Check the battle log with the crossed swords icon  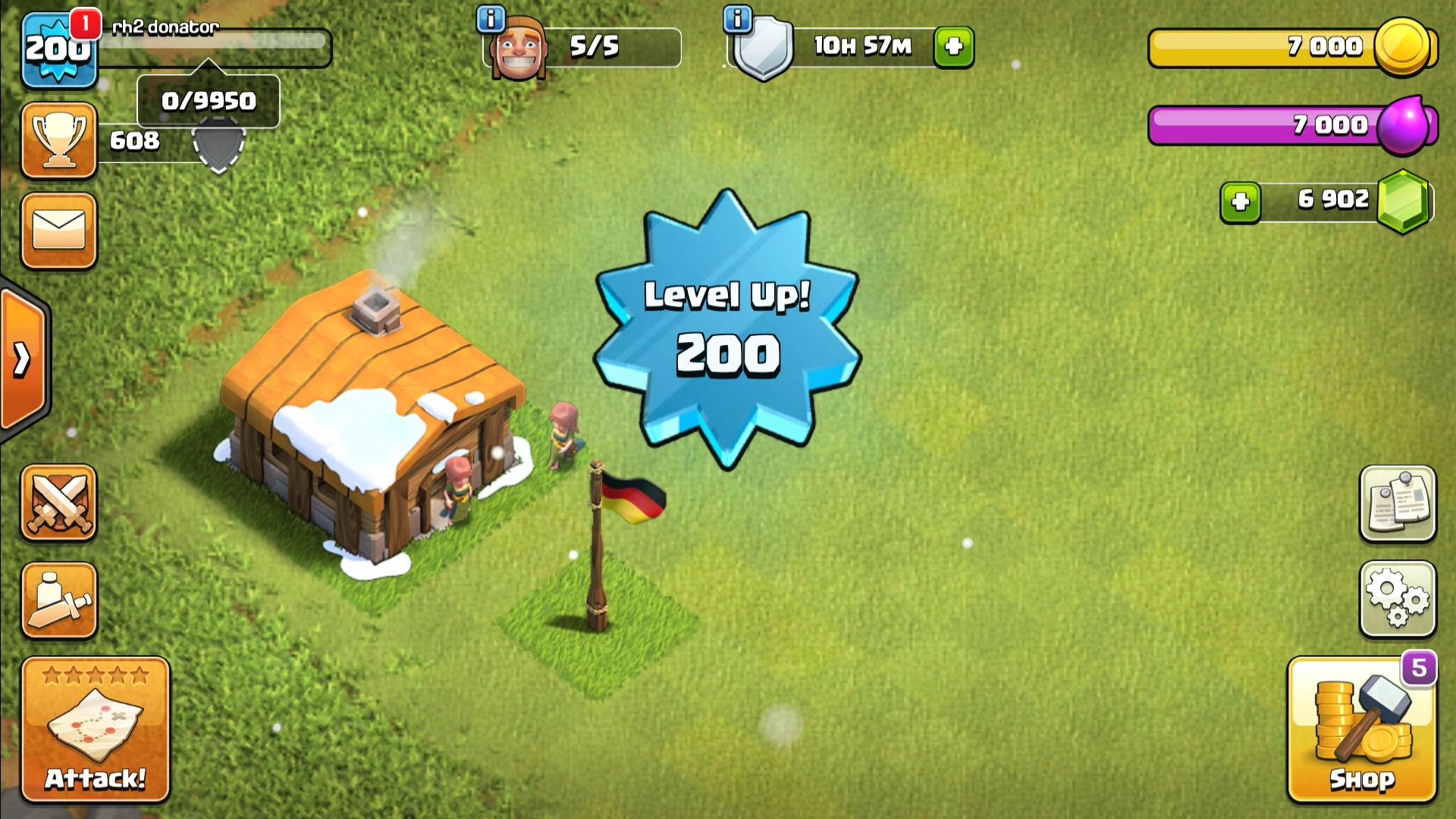click(x=58, y=504)
